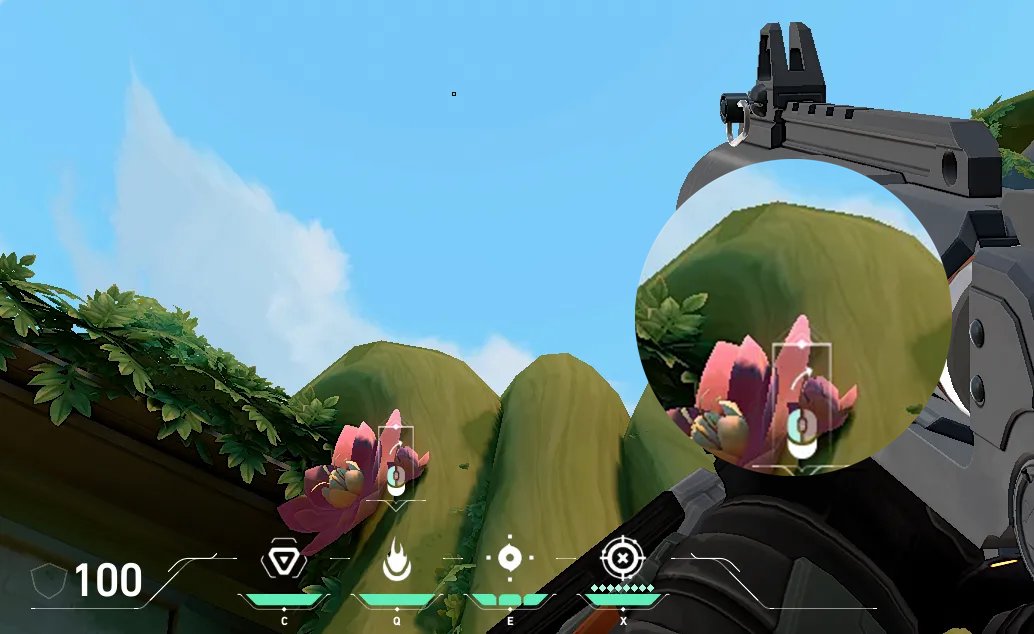Trigger the crosshair X ultimate icon
This screenshot has width=1034, height=634.
(x=622, y=557)
